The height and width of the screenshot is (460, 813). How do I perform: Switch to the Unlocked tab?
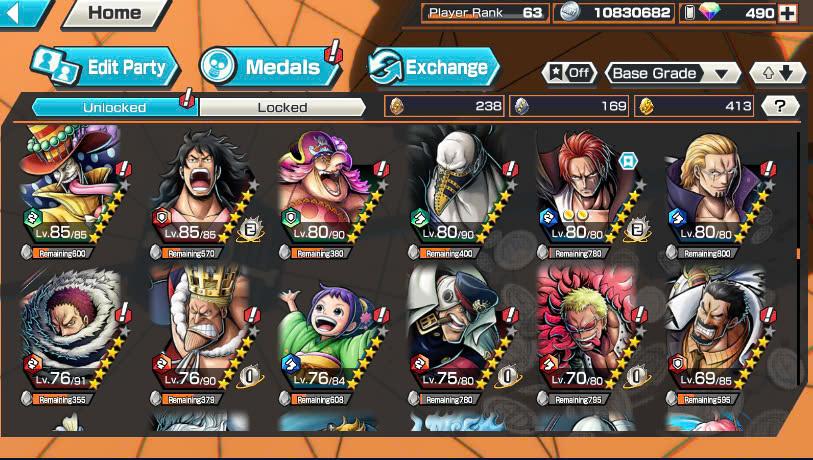pos(114,107)
